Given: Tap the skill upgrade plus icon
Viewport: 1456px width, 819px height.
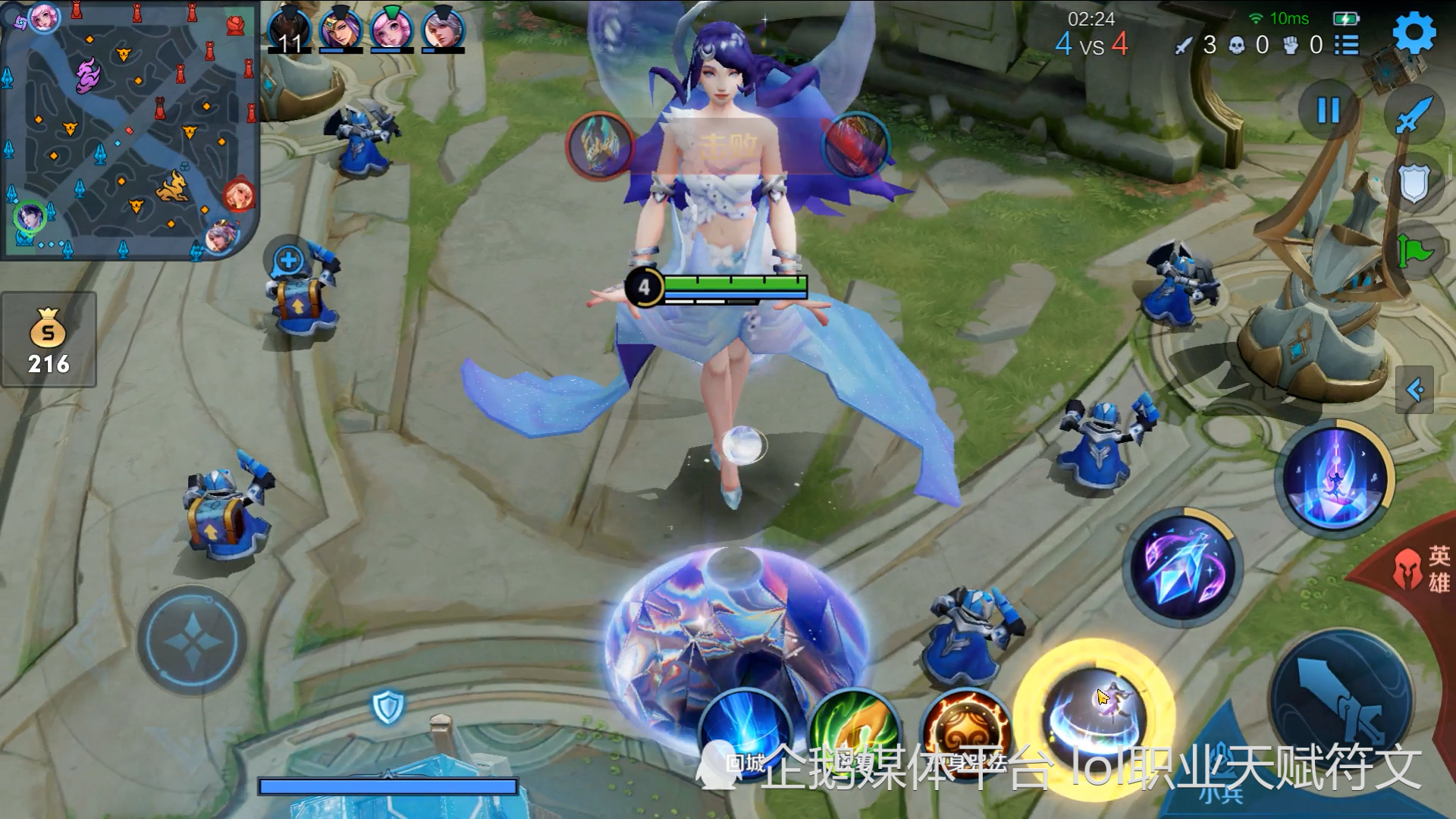Looking at the screenshot, I should 288,261.
